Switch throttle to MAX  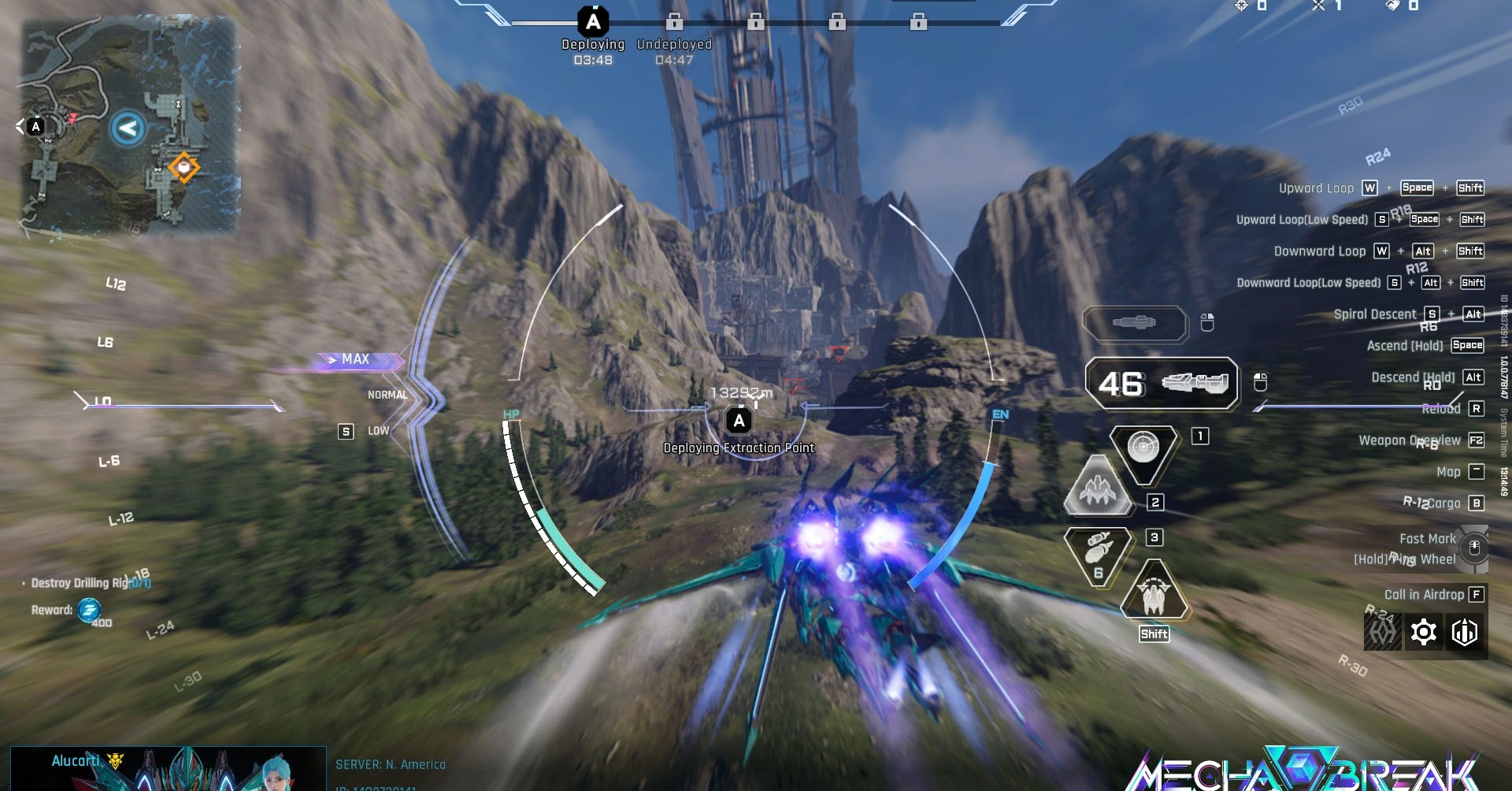355,359
